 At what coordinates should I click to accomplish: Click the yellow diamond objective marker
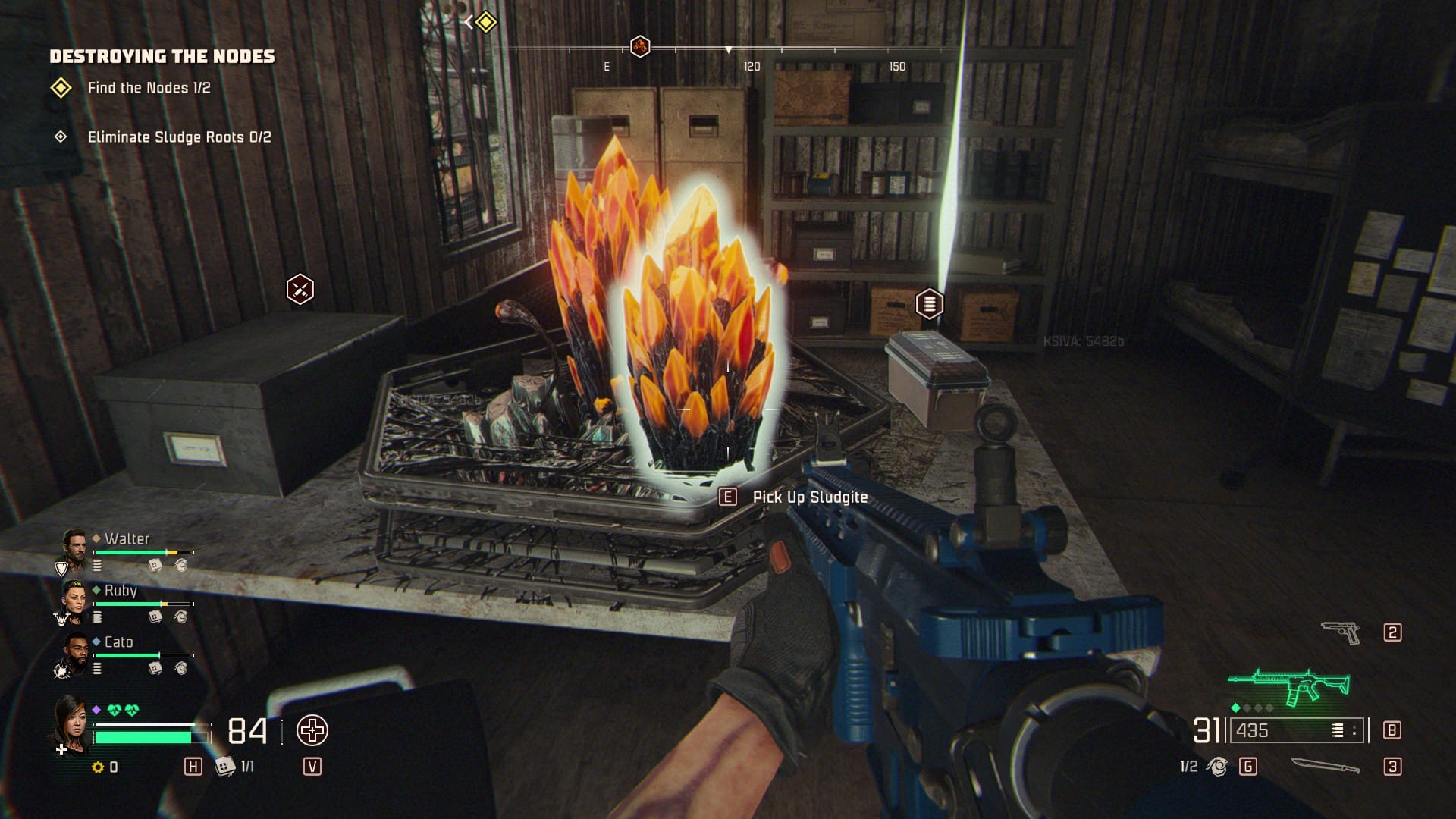485,22
